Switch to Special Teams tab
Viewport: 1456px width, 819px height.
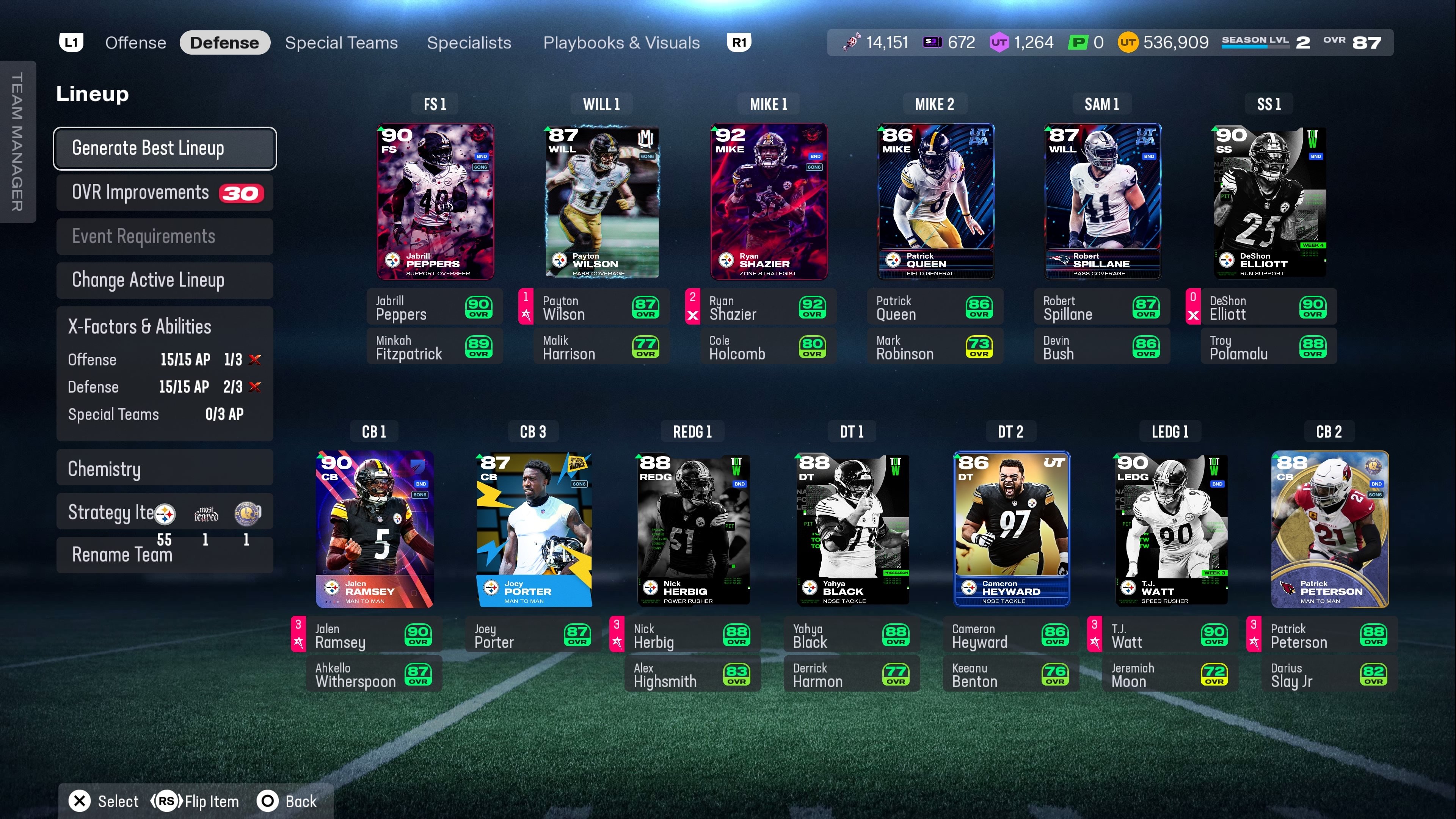(x=341, y=43)
